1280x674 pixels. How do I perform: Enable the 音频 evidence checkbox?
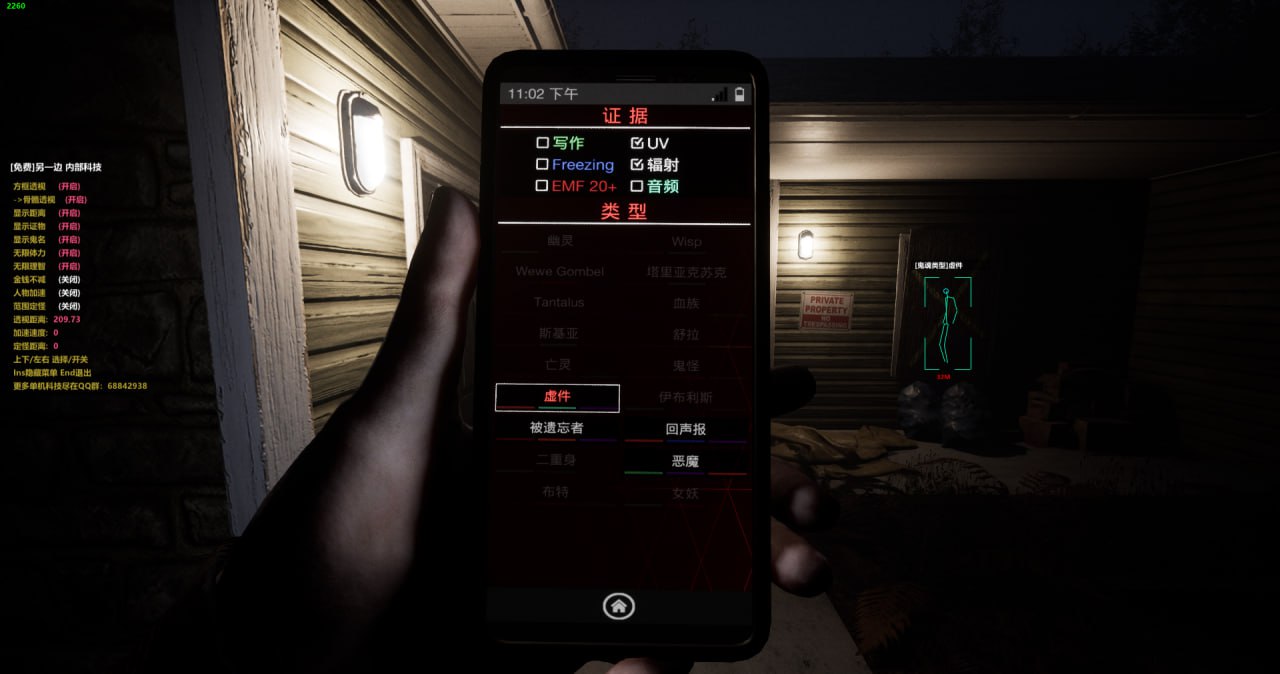coord(637,186)
